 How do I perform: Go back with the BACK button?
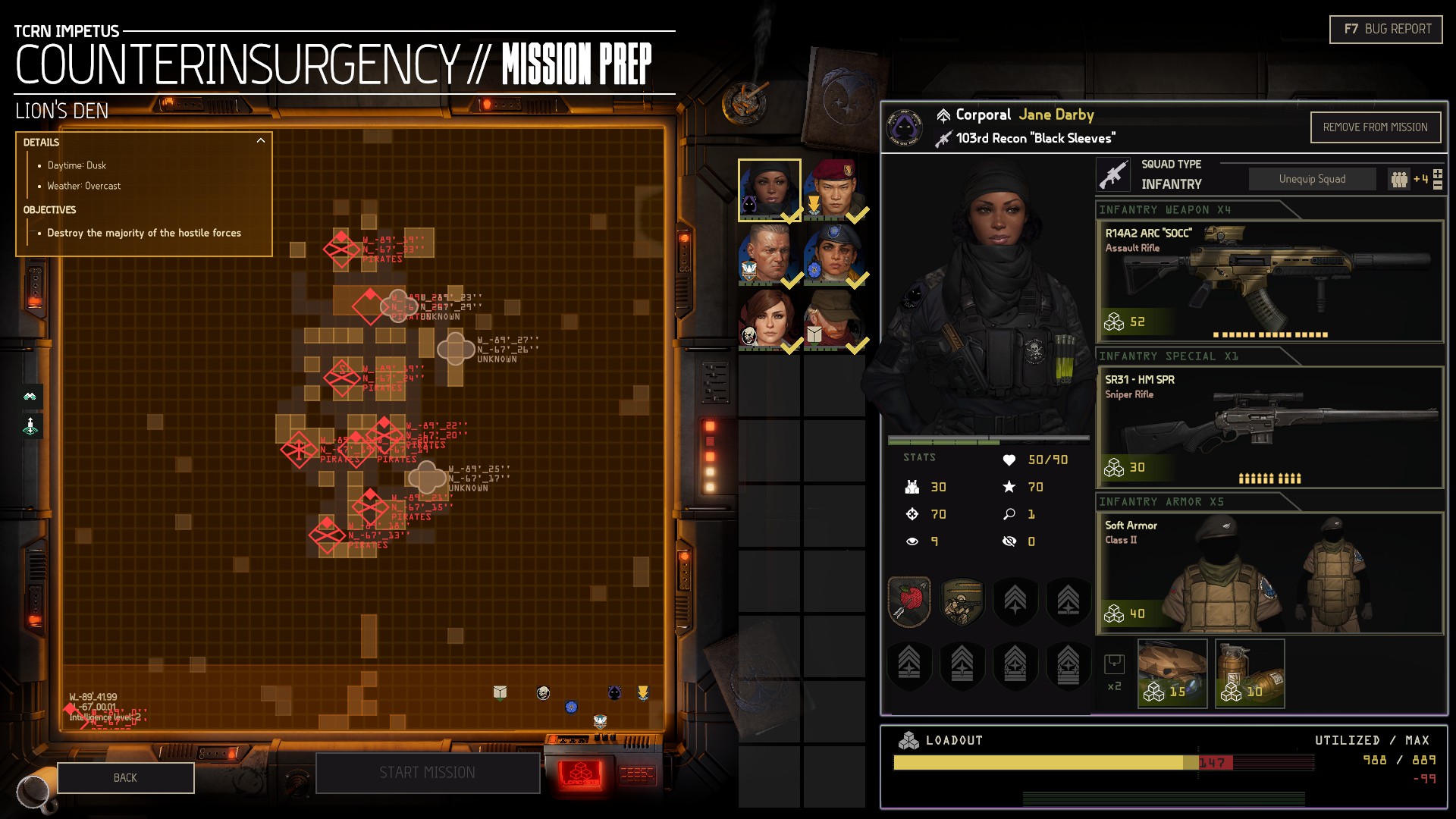[x=125, y=778]
